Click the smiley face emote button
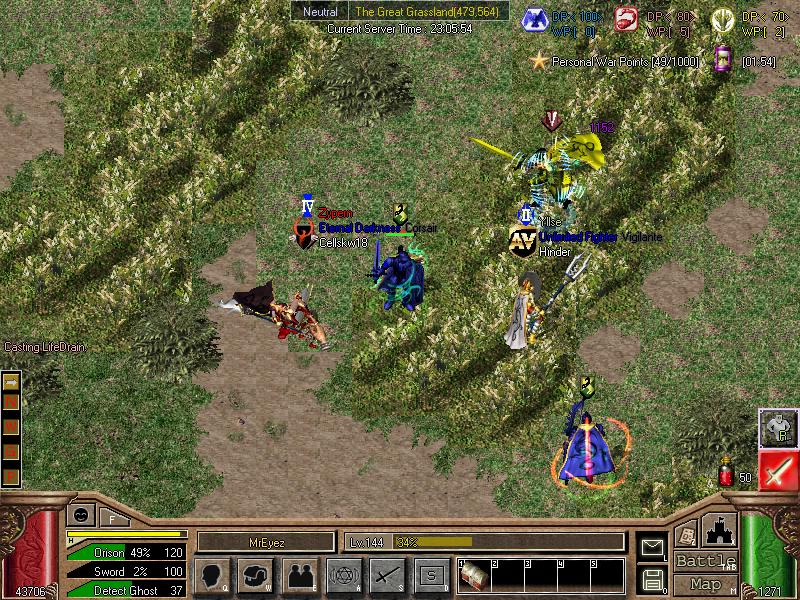This screenshot has width=800, height=600. pos(79,515)
